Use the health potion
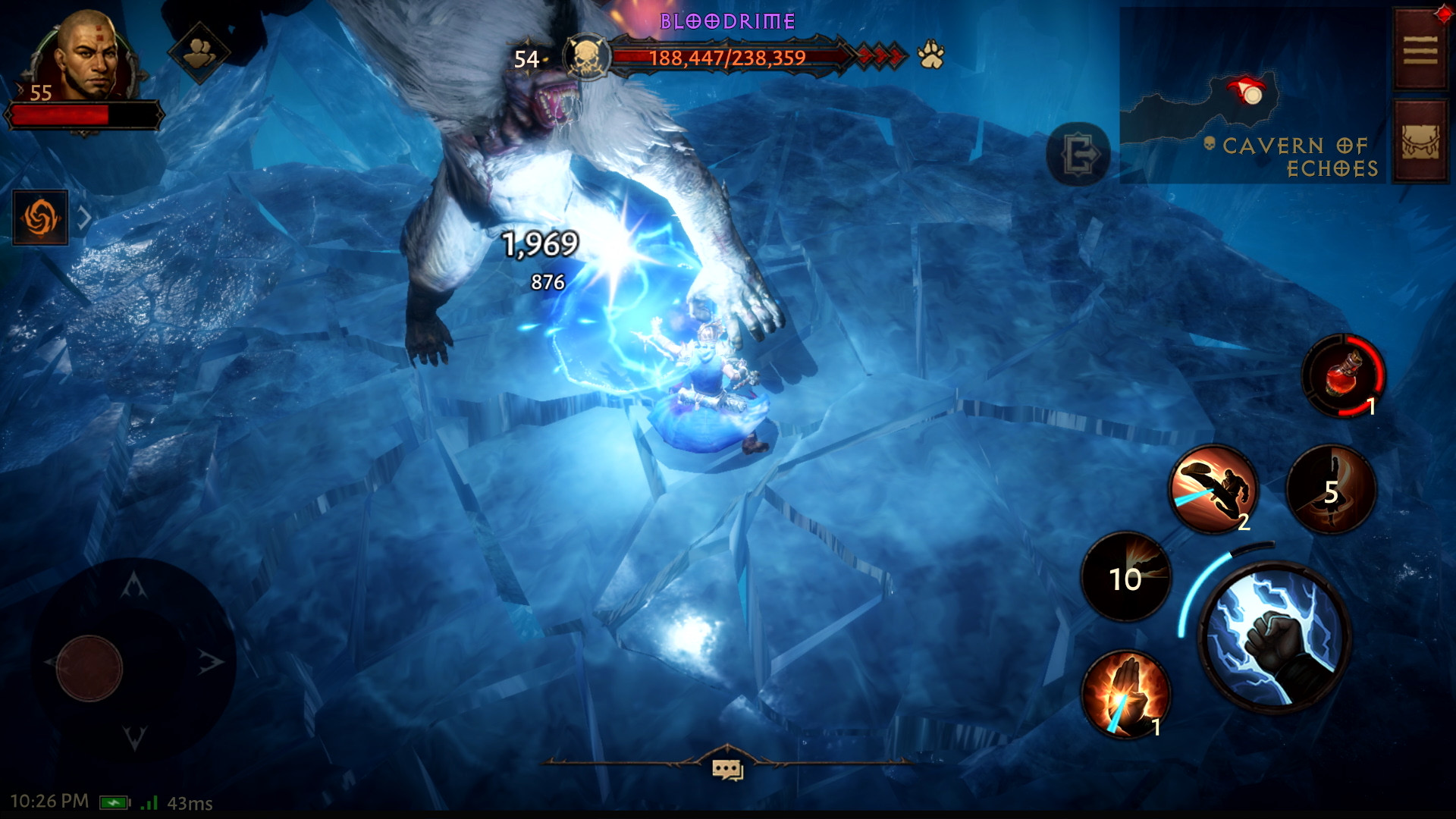This screenshot has width=1456, height=819. pos(1343,375)
